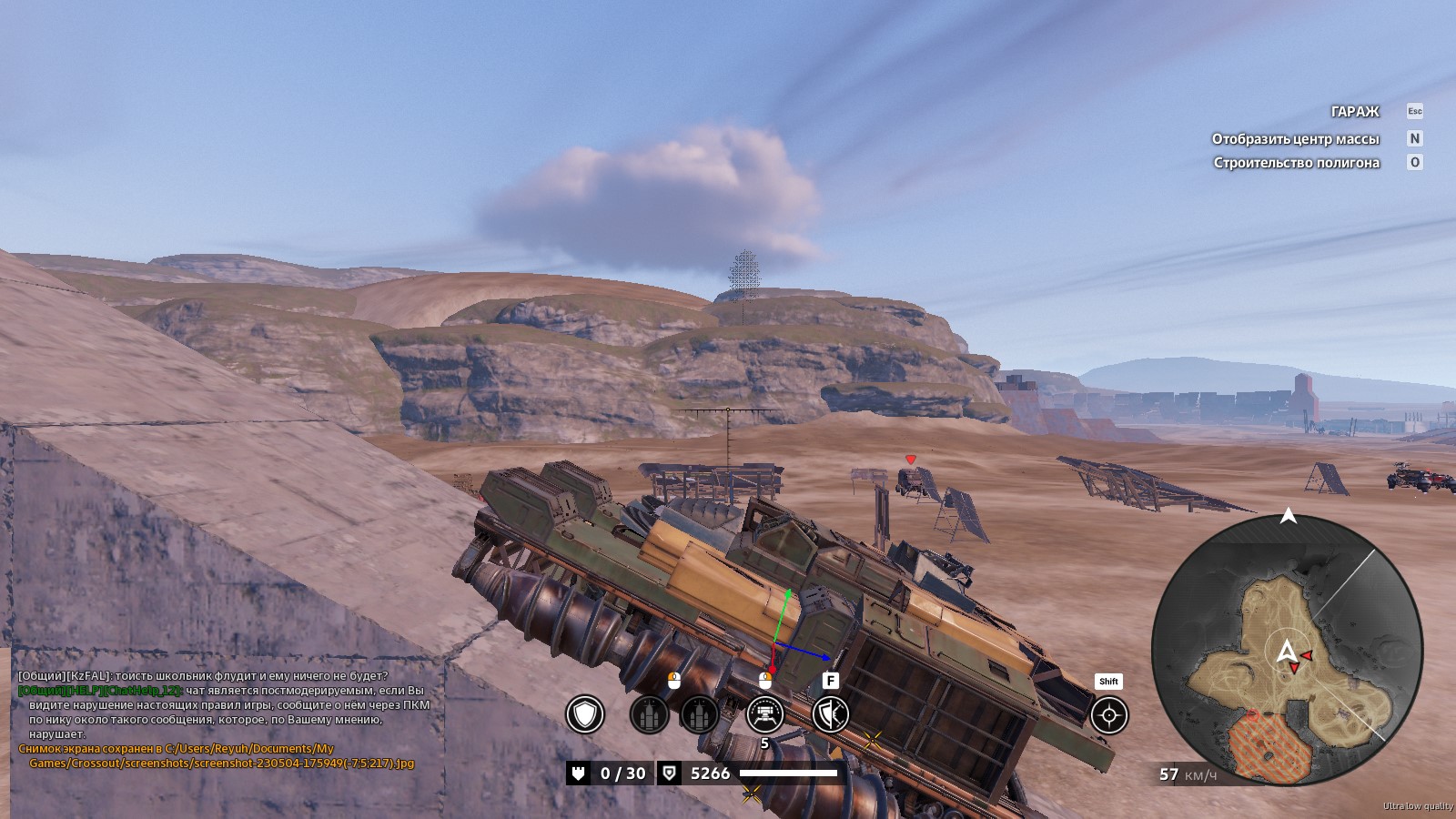Select the crosshair aim mode icon
This screenshot has height=819, width=1456.
pyautogui.click(x=1108, y=715)
